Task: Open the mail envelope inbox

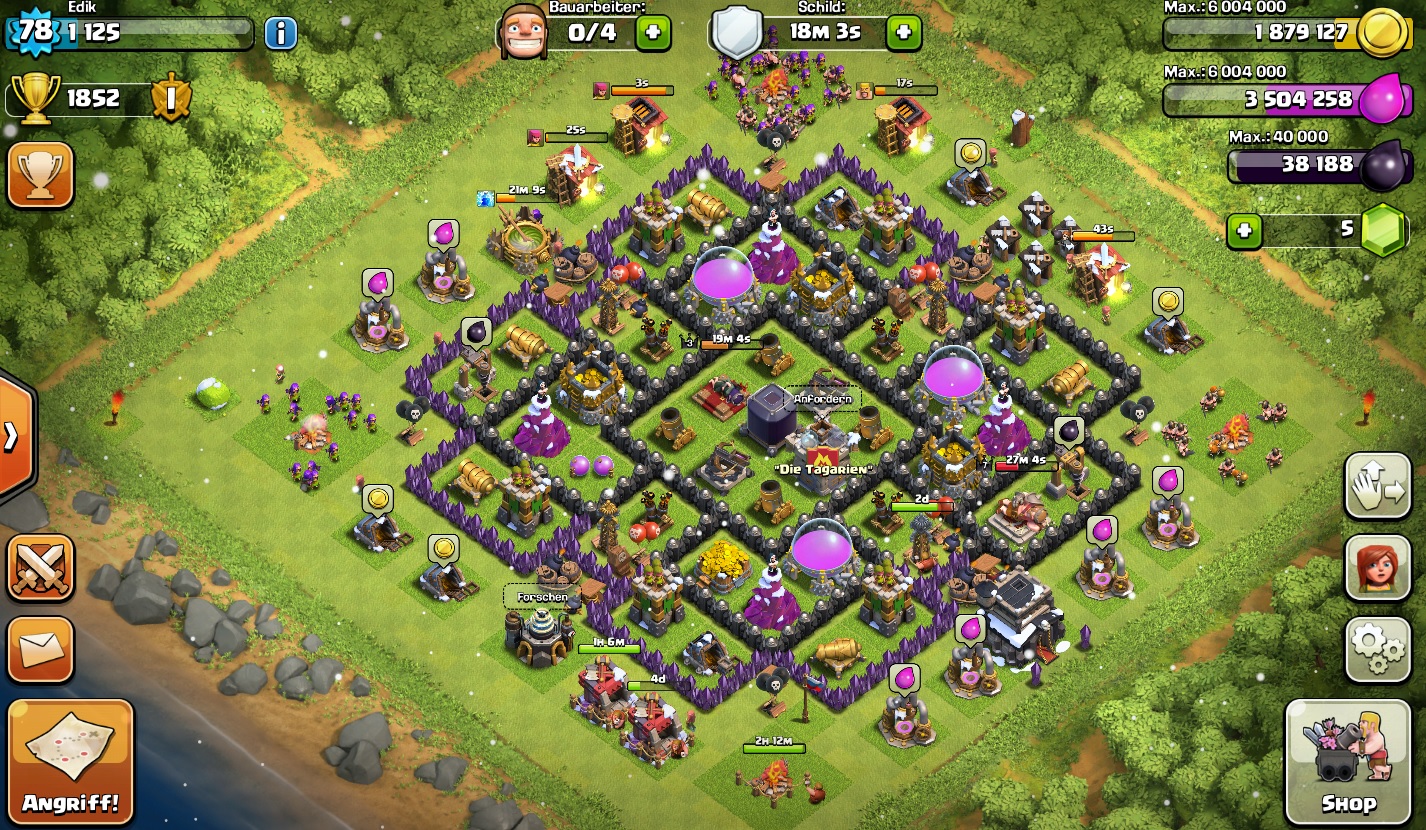Action: tap(41, 649)
